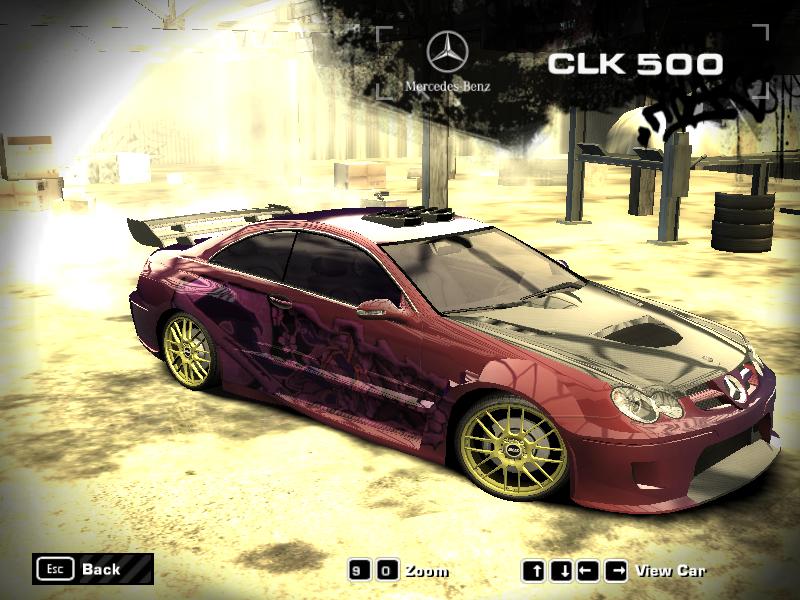Screen dimensions: 800x600
Task: Go back using the Back button
Action: pos(92,569)
